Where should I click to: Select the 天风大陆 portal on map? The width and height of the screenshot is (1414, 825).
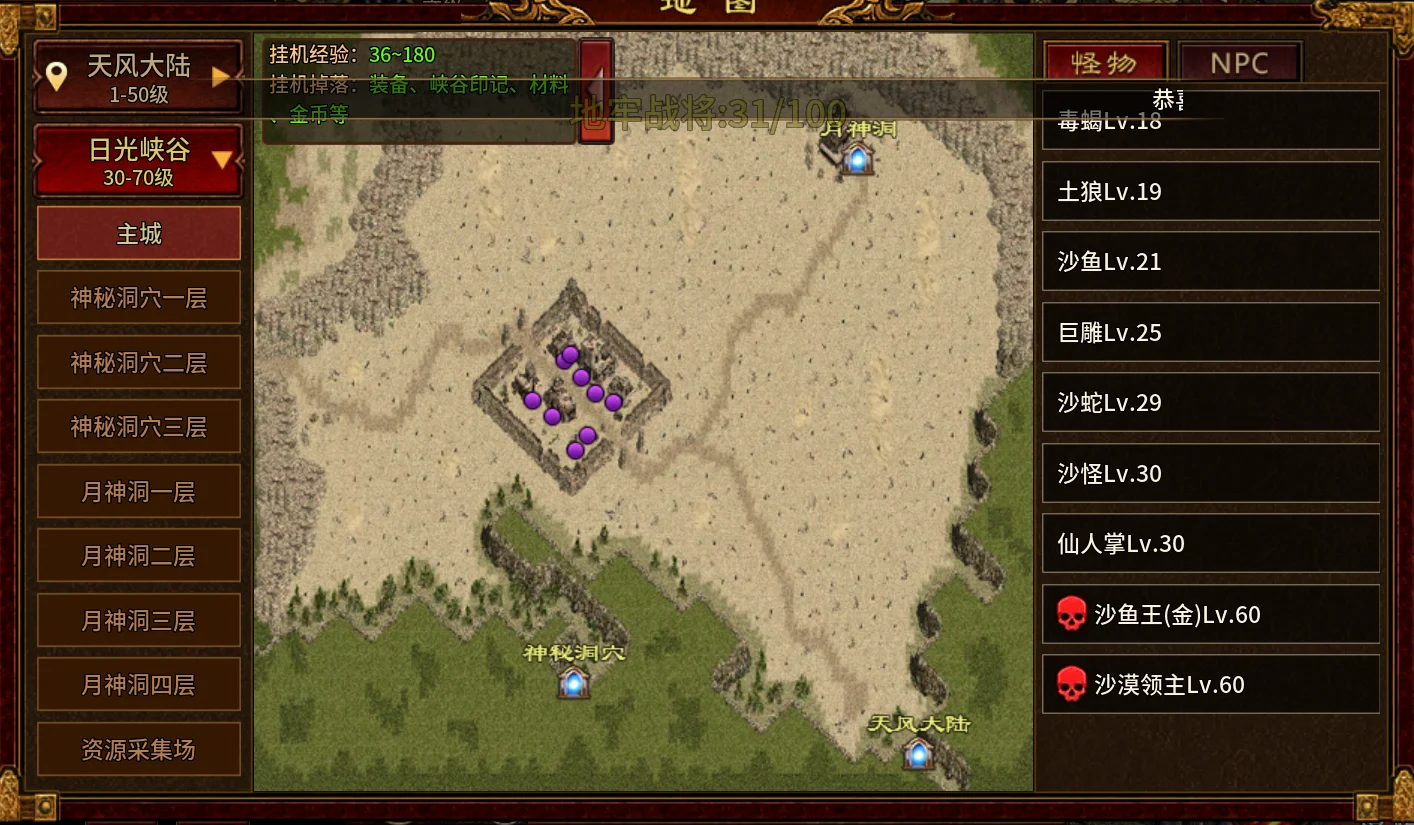(918, 752)
